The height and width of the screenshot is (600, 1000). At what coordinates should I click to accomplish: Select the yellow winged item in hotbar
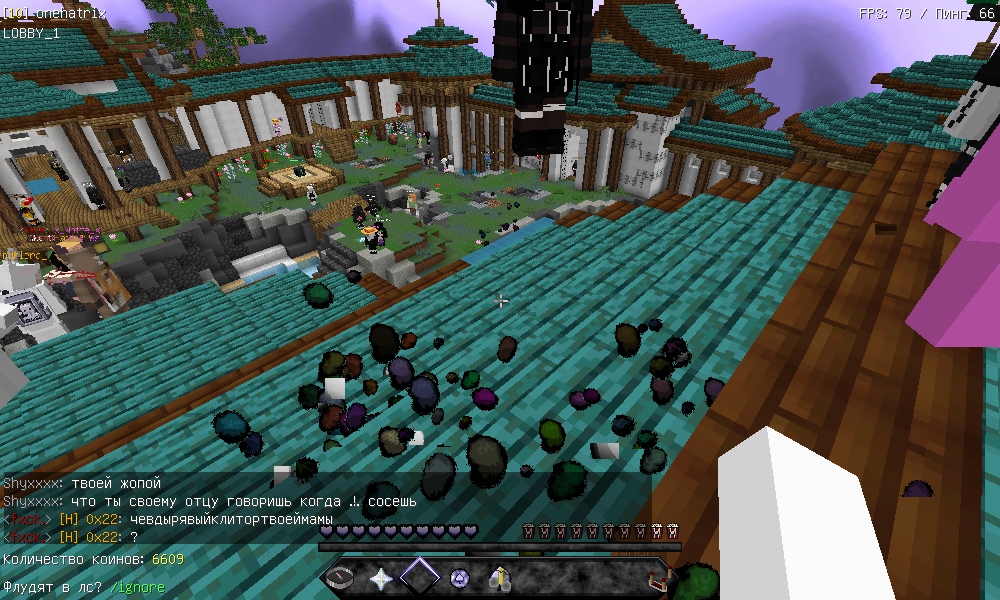pos(498,577)
